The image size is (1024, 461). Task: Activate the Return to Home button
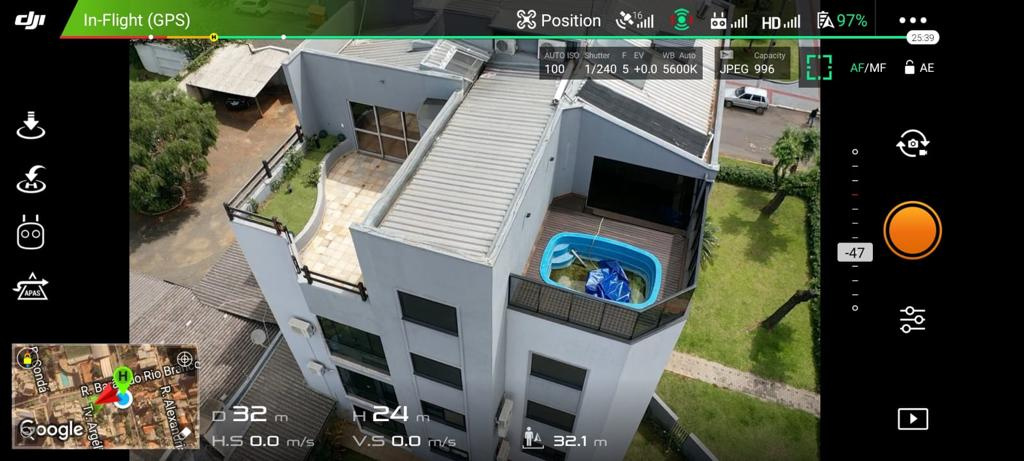32,180
